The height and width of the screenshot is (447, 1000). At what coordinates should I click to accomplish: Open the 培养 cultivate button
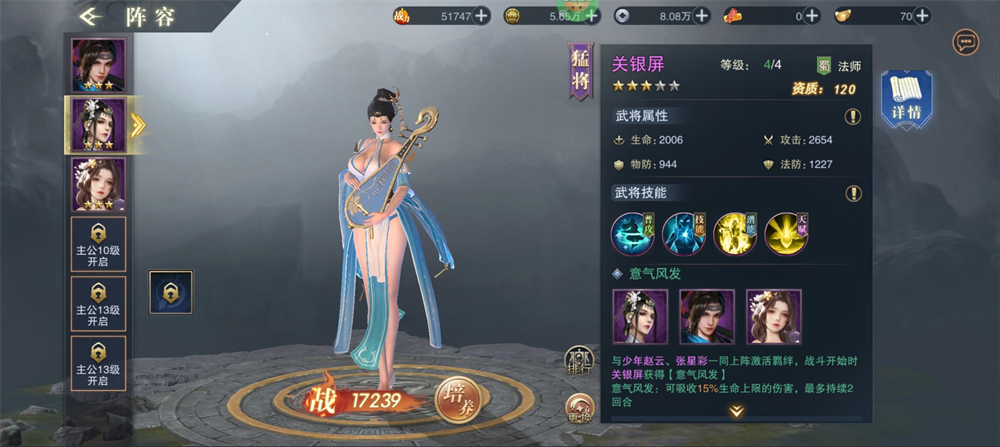point(459,401)
